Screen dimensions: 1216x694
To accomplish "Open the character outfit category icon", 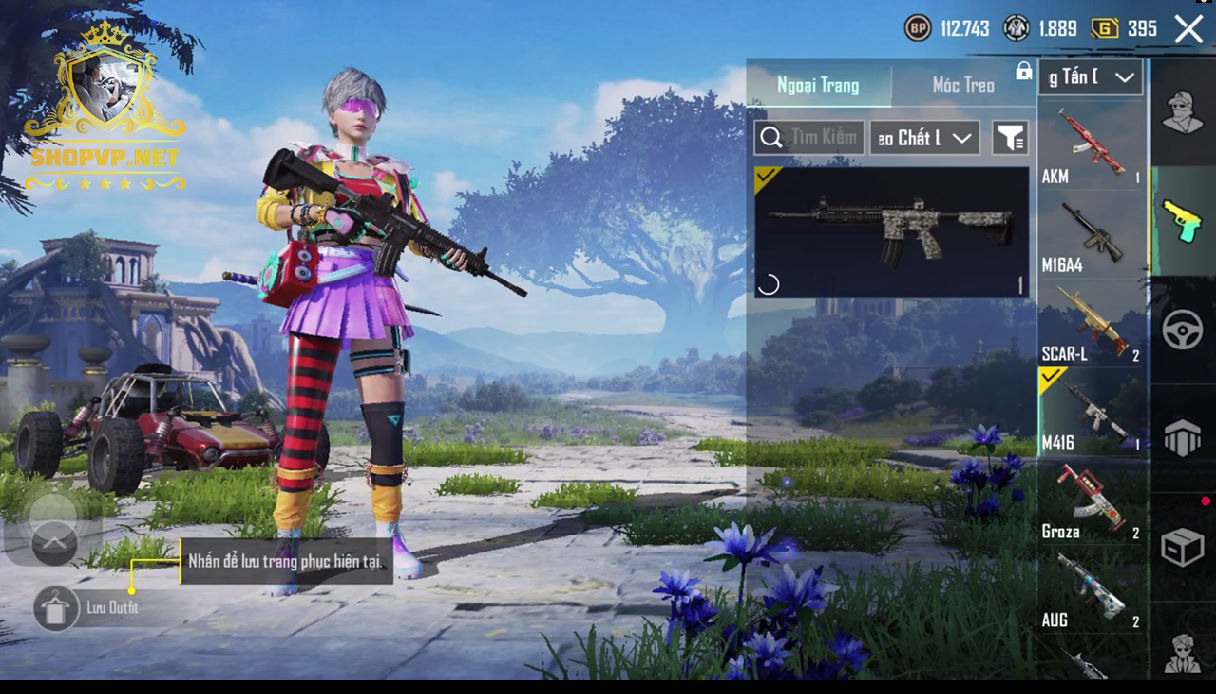I will 1182,112.
